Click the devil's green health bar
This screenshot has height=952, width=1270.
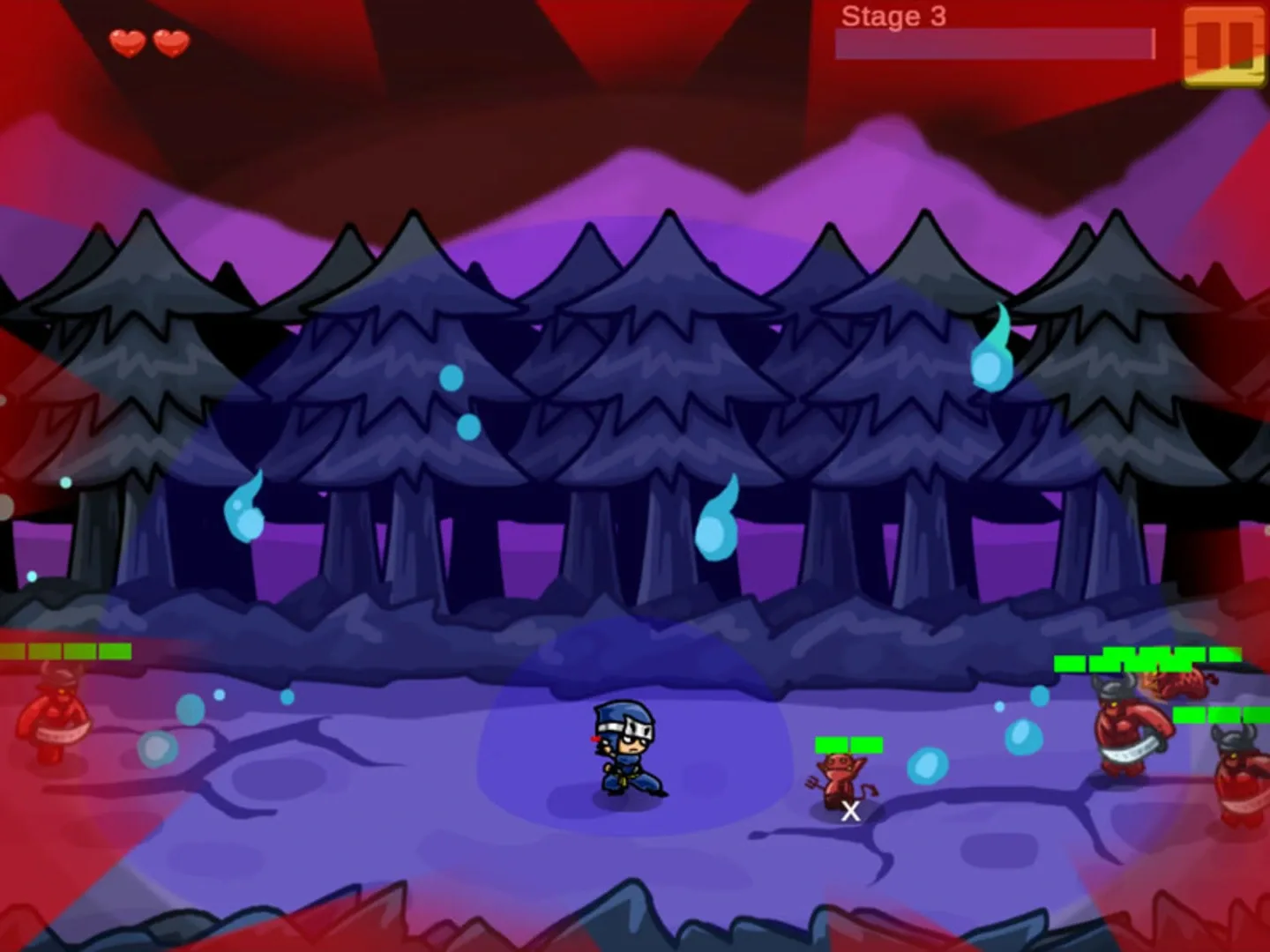[x=848, y=744]
